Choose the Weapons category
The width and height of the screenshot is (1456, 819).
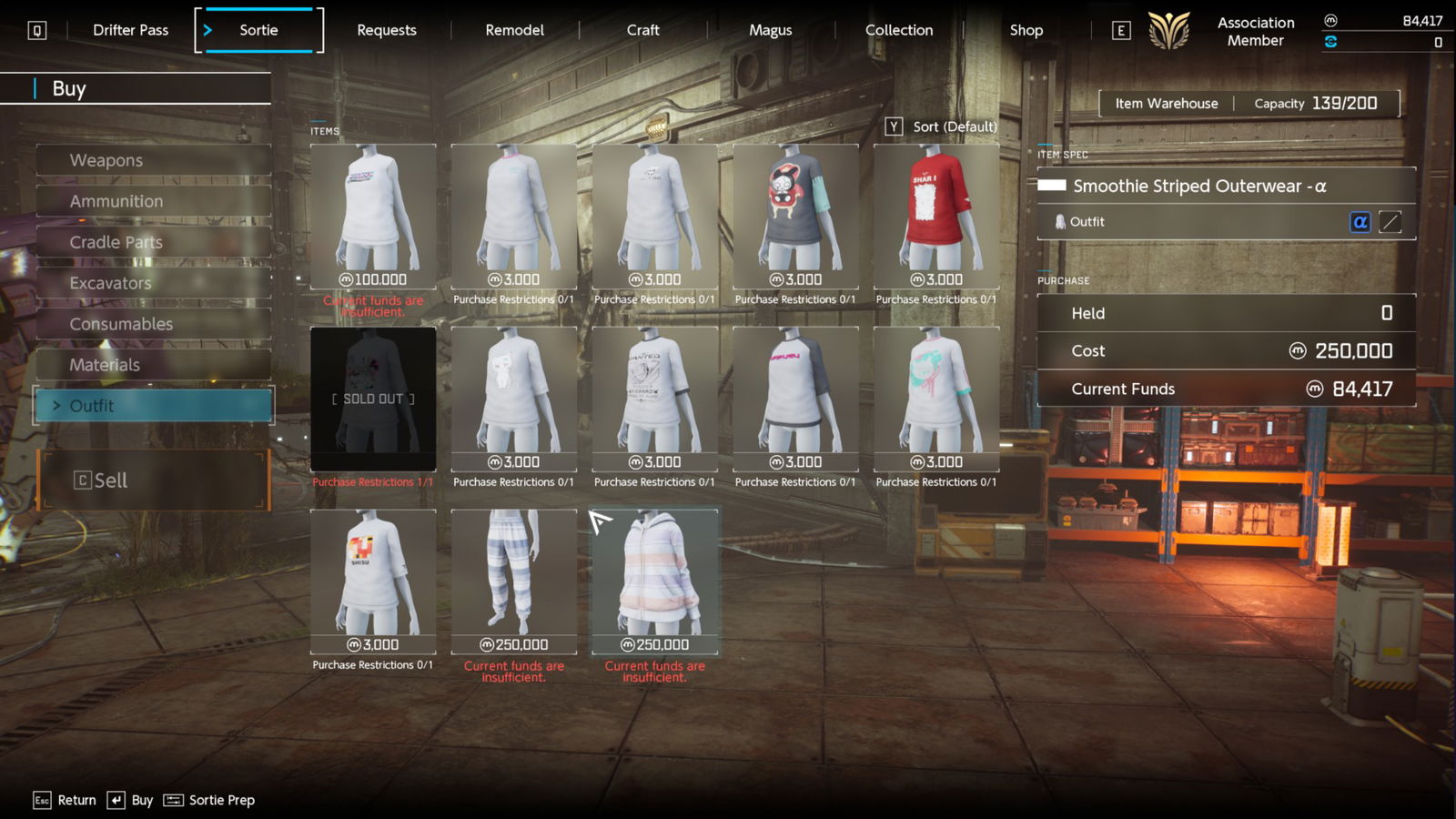(x=153, y=160)
